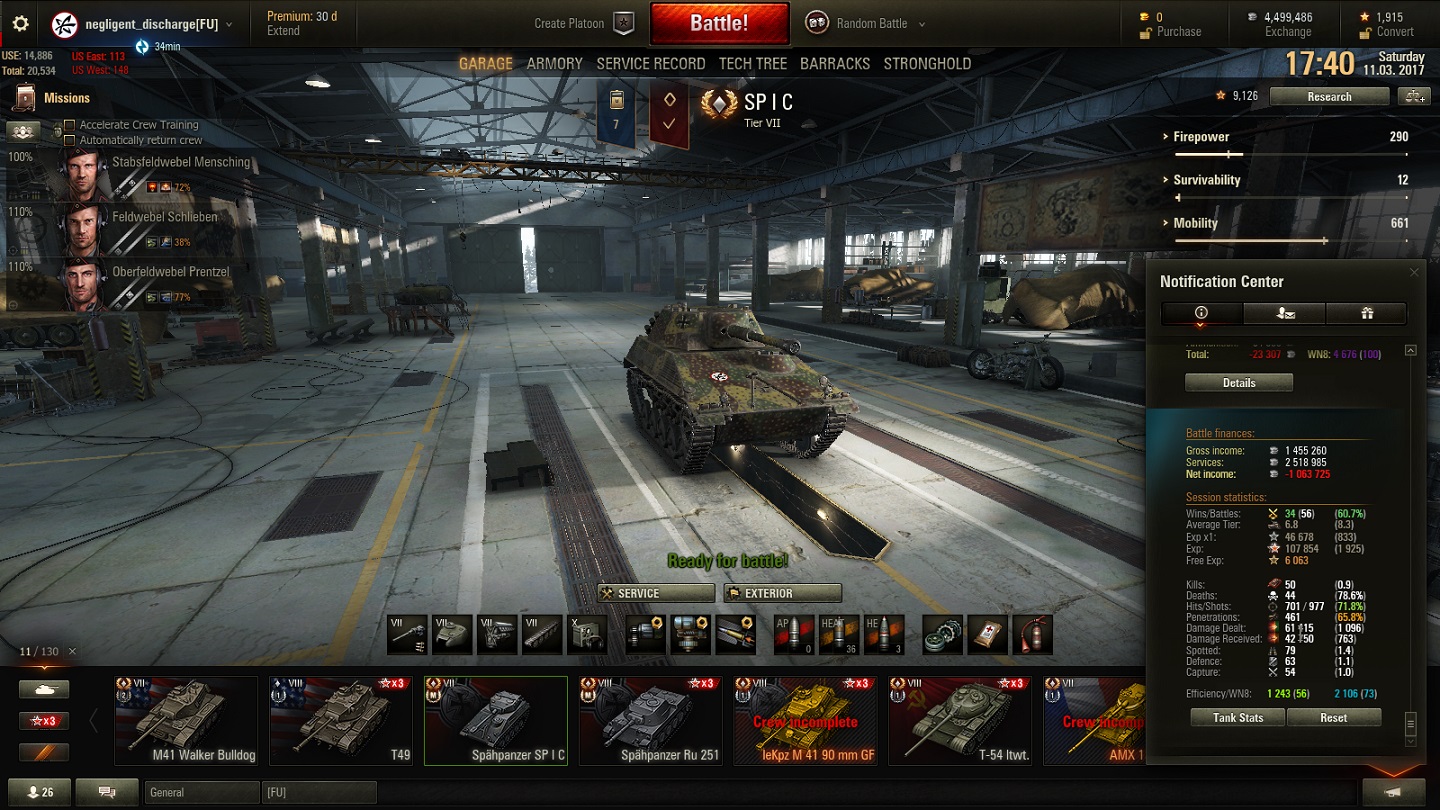Go to the Service Record tab

pos(650,63)
